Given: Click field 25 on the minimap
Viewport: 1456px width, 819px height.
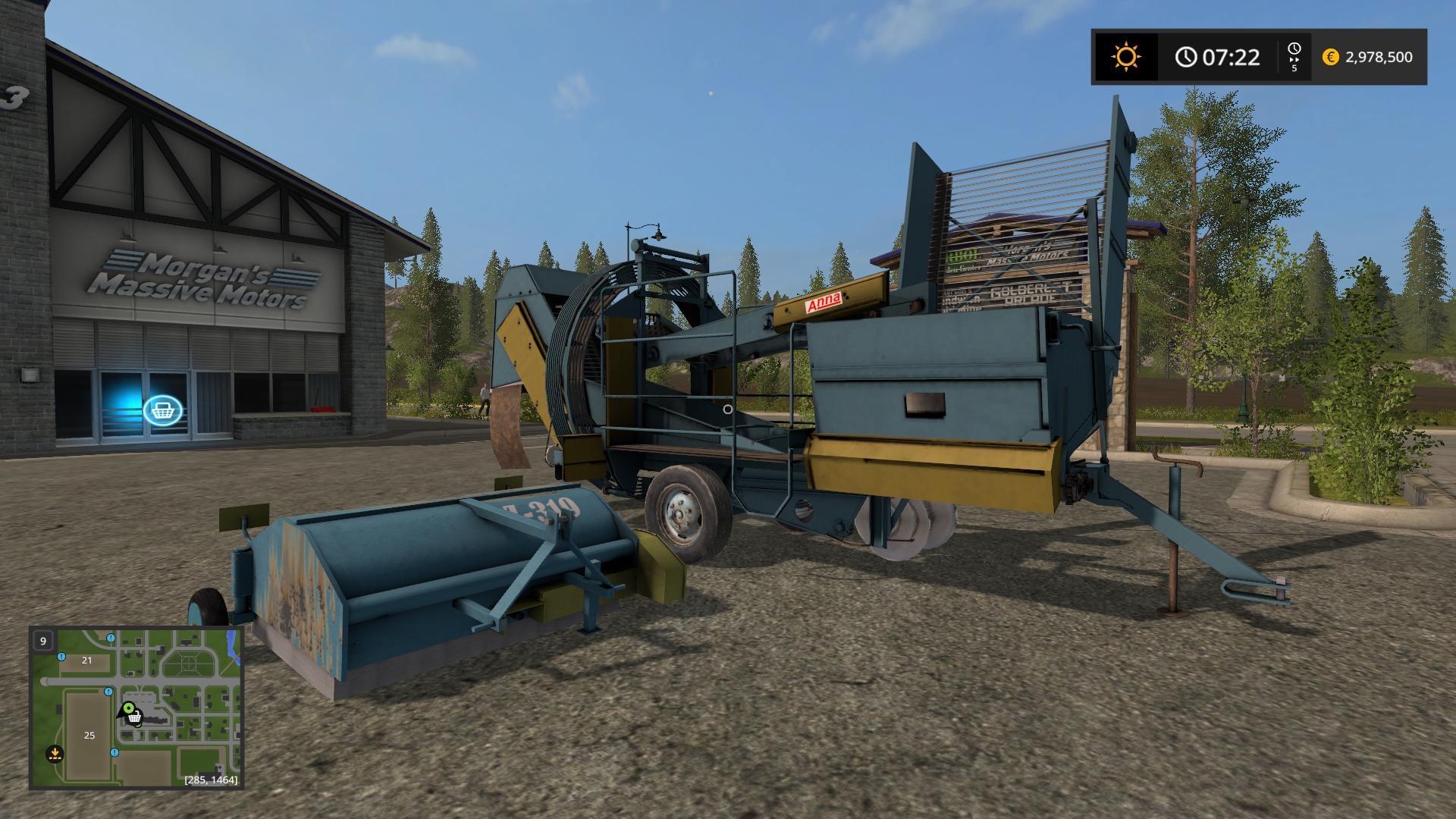Looking at the screenshot, I should pyautogui.click(x=89, y=735).
